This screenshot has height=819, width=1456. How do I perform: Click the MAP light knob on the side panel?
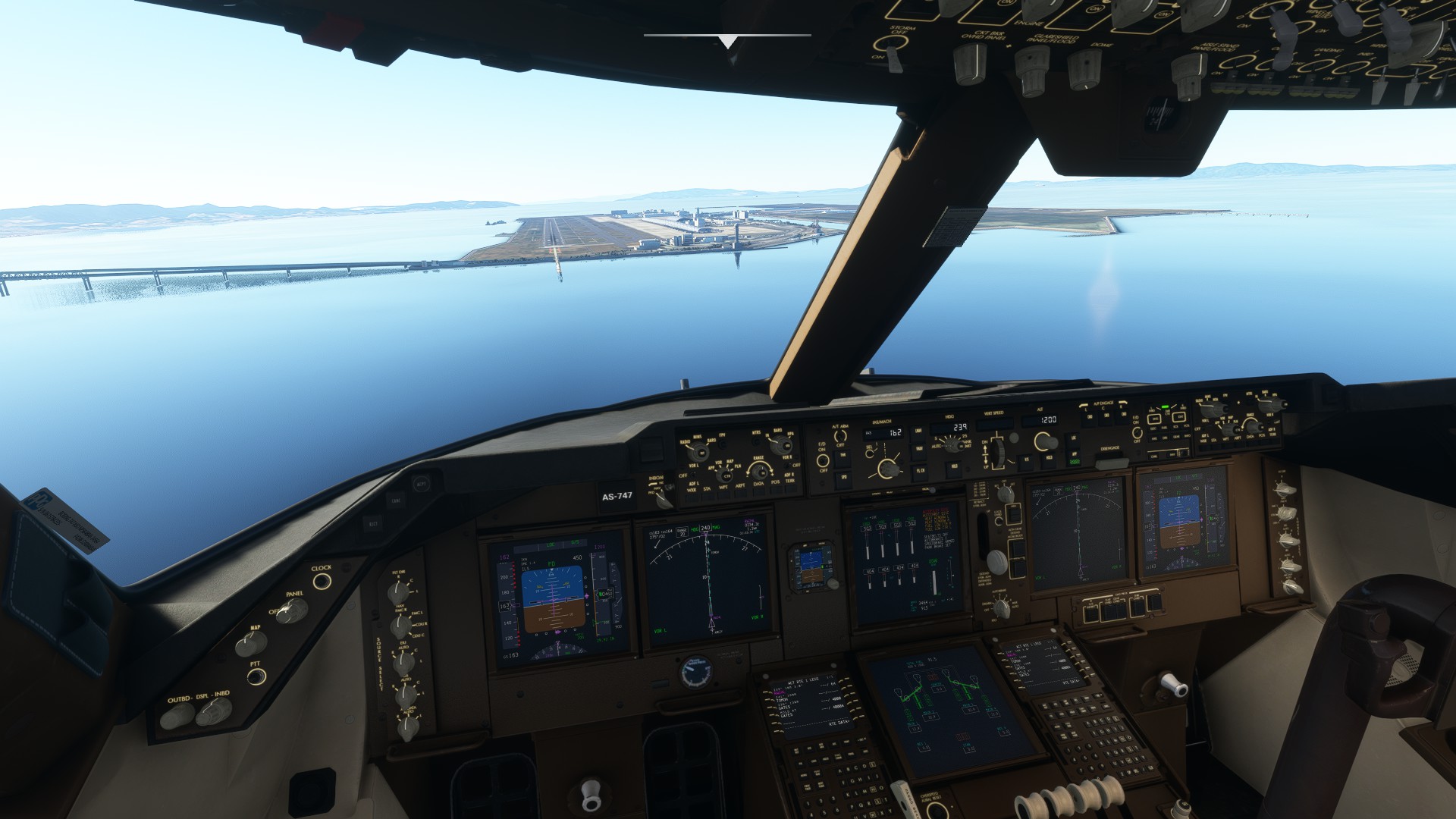pos(250,644)
